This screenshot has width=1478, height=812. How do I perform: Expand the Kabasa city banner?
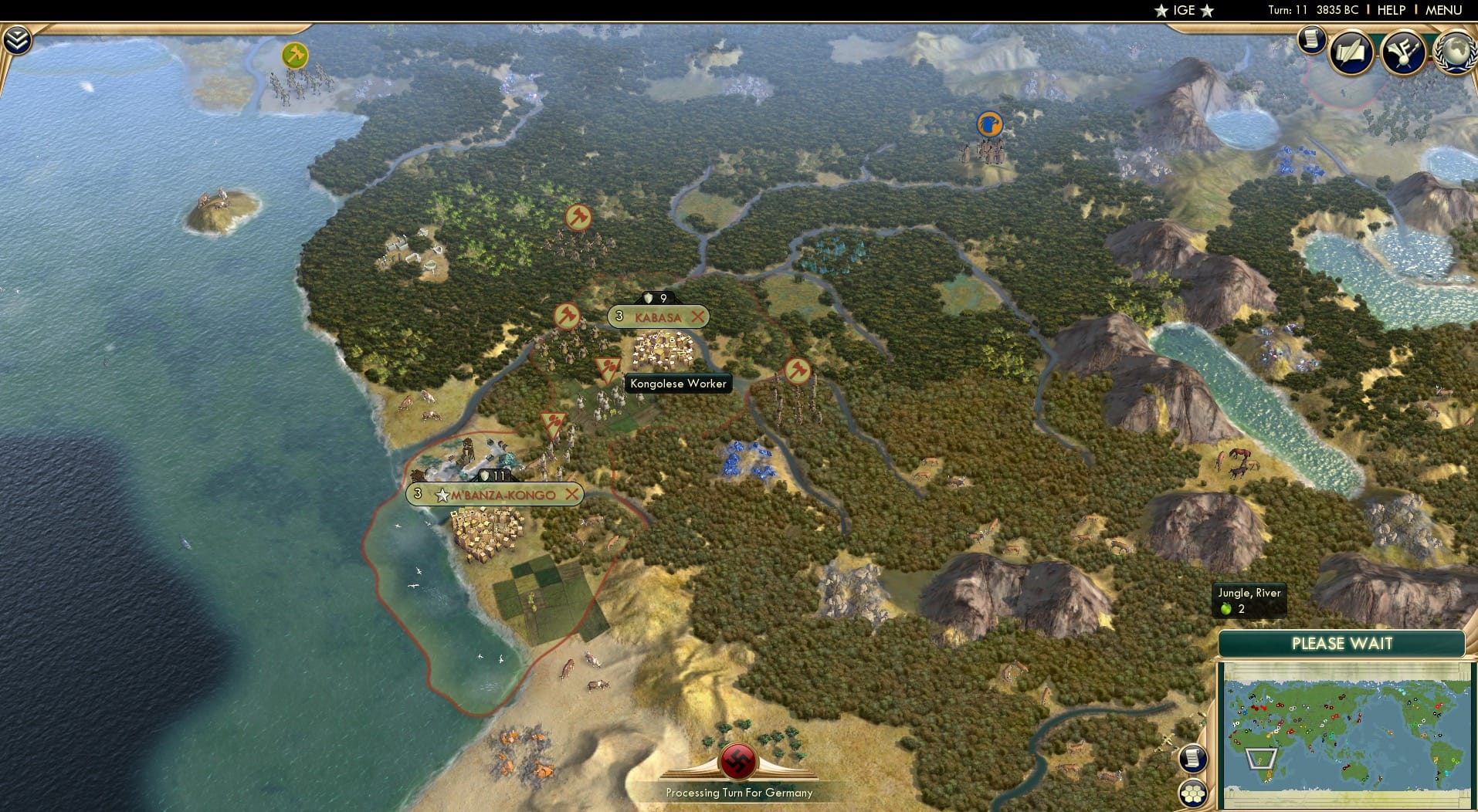(x=658, y=316)
